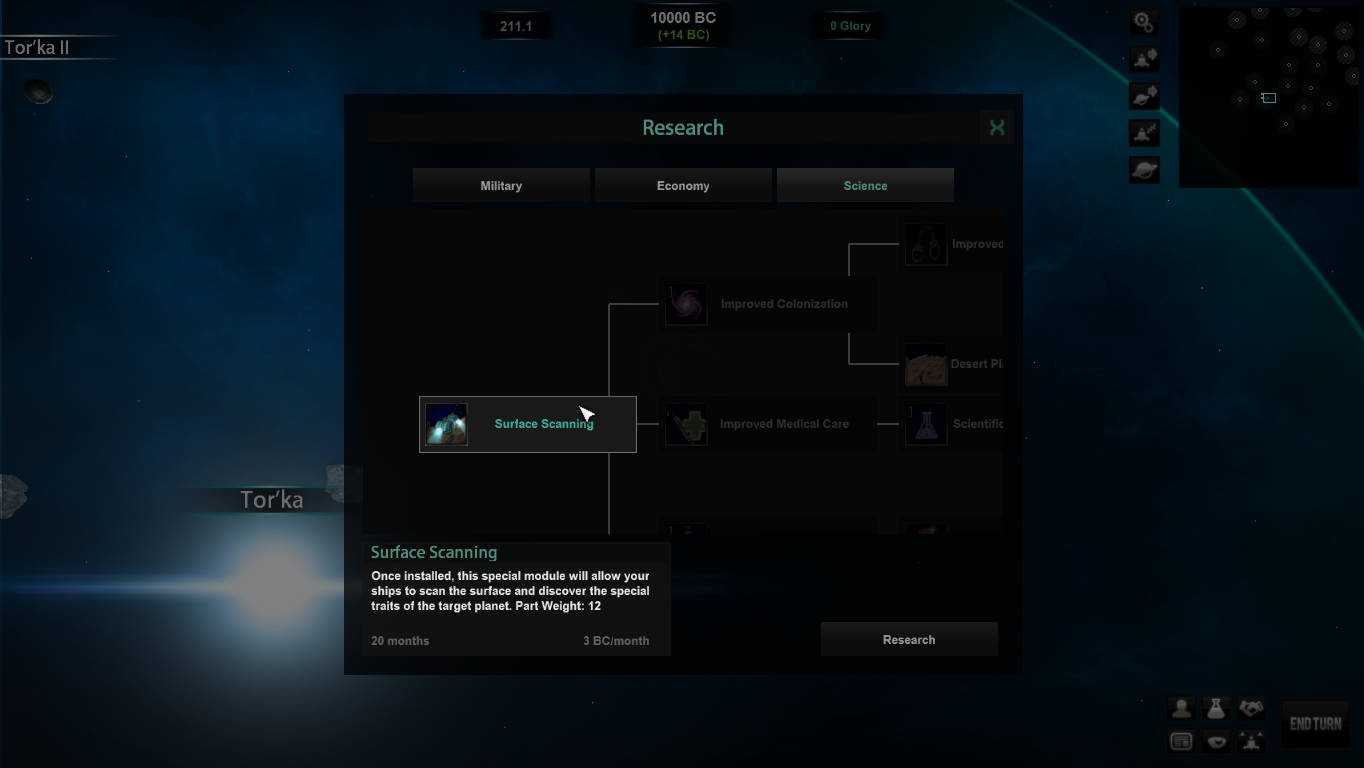
Task: Click the ringed planet icon at sidebar bottom
Action: pyautogui.click(x=1143, y=169)
